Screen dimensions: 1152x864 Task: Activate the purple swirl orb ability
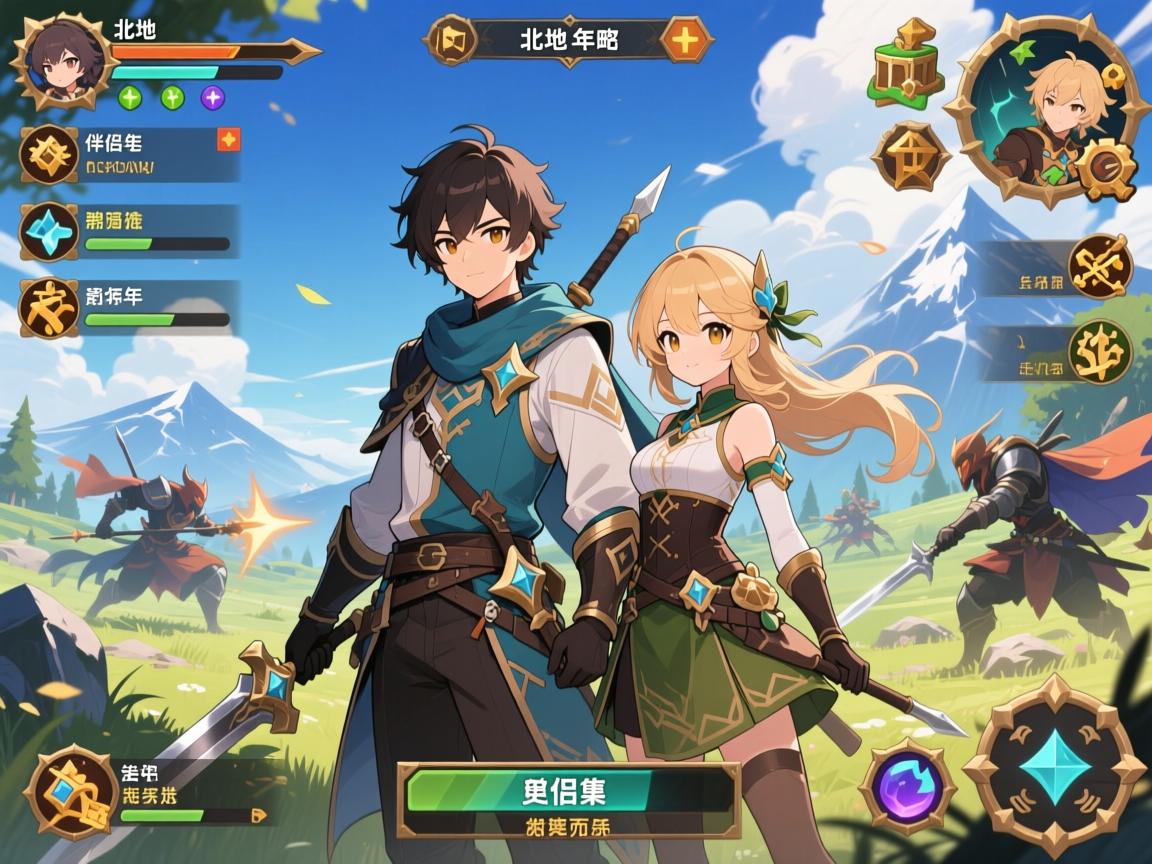(908, 783)
